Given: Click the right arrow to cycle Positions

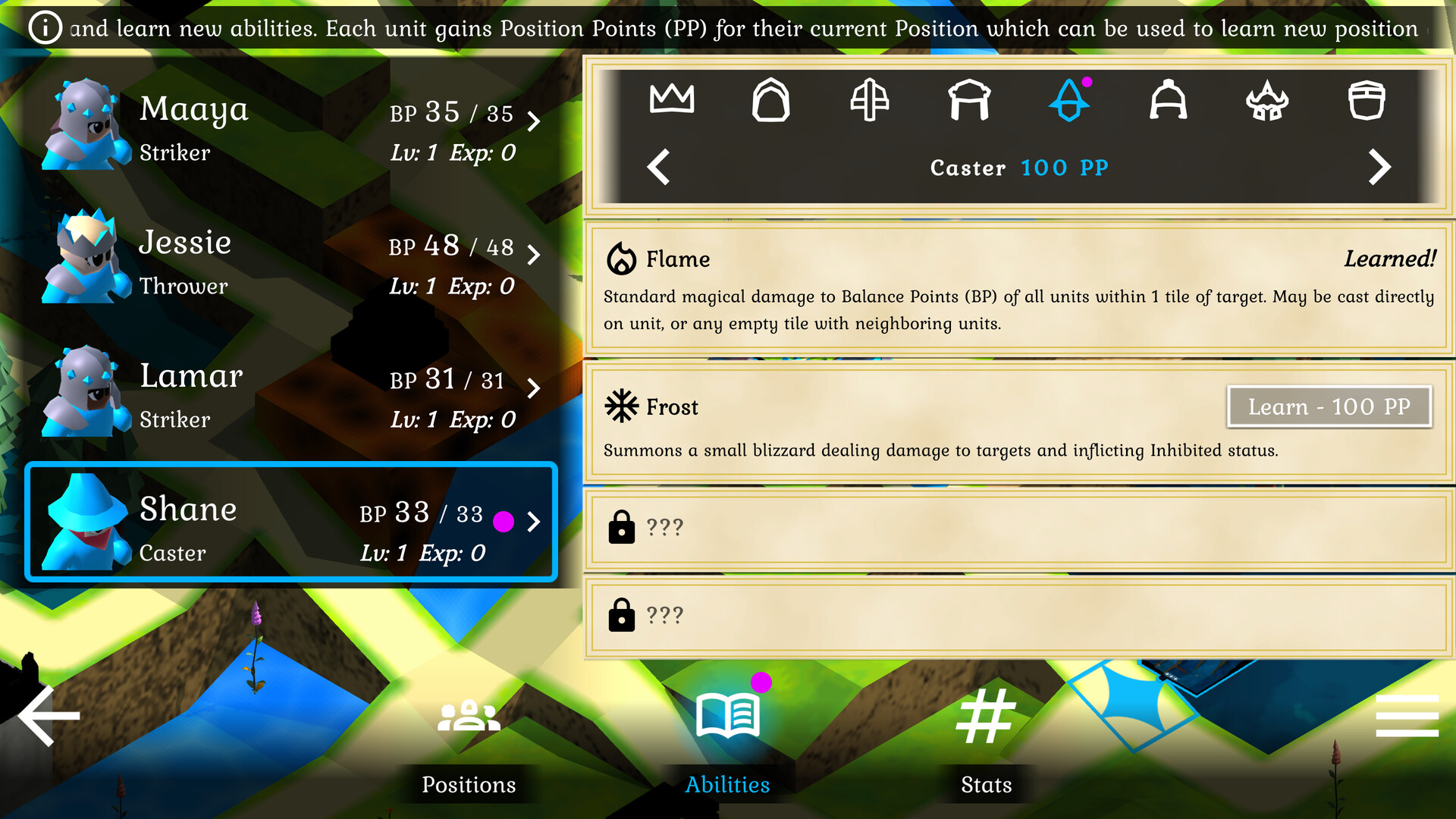Looking at the screenshot, I should [x=1380, y=166].
